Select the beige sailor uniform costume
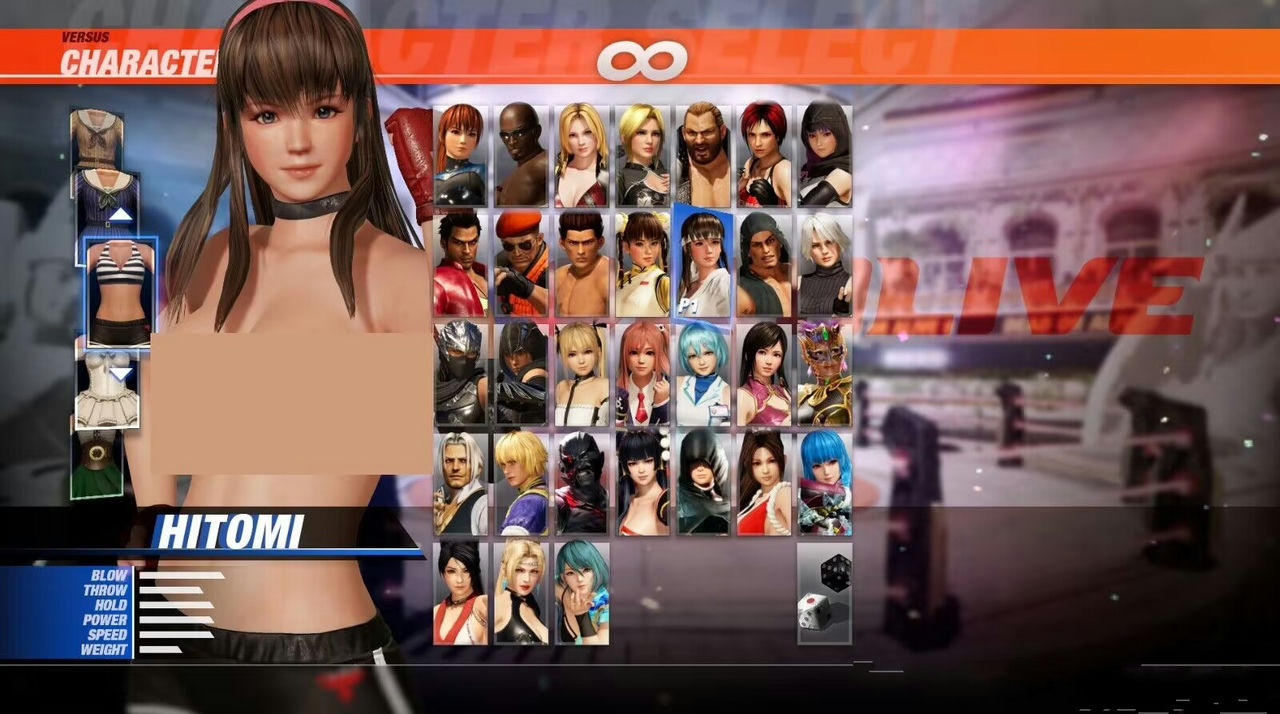Image resolution: width=1280 pixels, height=714 pixels. (x=97, y=138)
